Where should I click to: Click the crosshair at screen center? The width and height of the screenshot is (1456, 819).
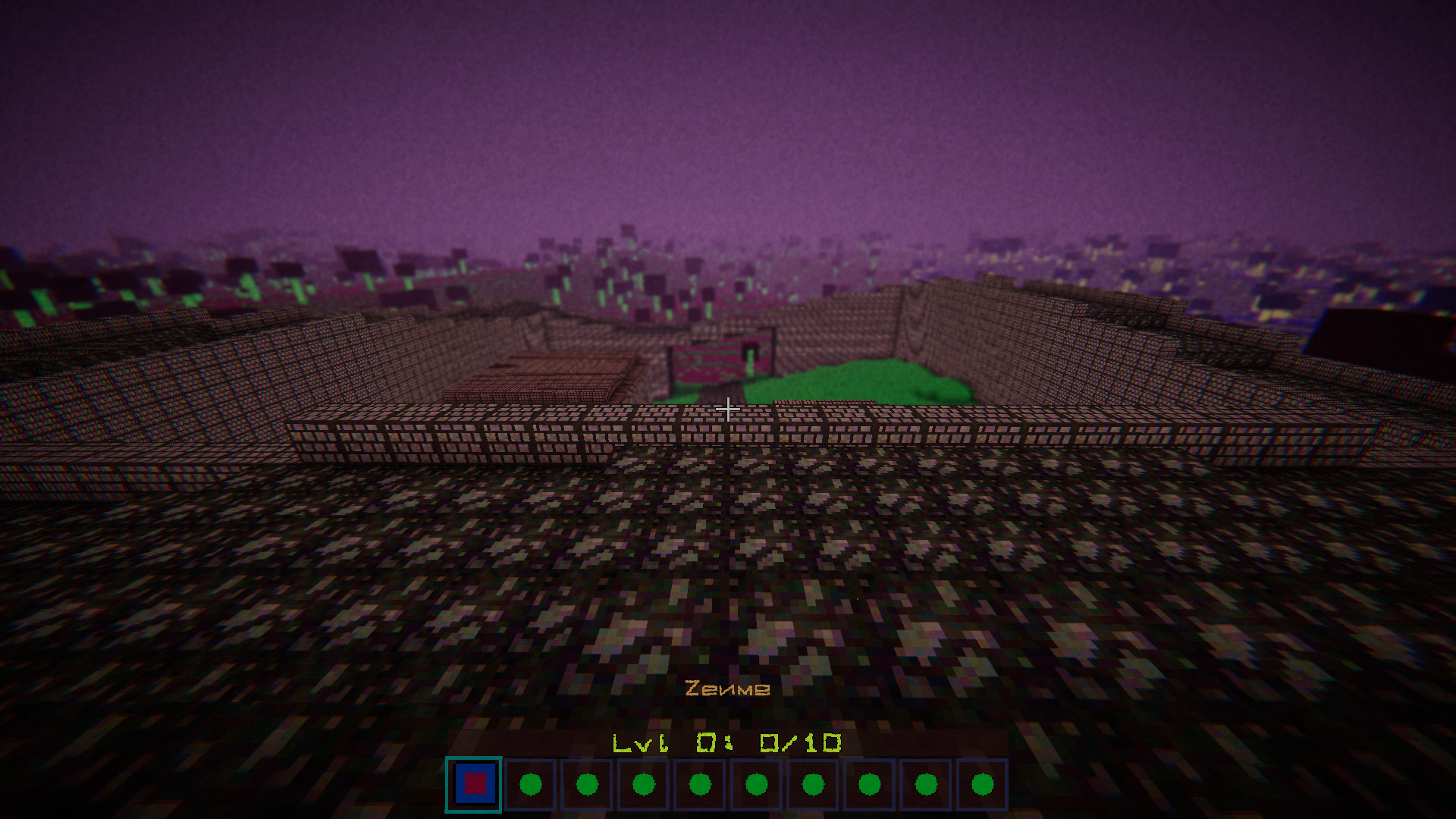point(728,409)
